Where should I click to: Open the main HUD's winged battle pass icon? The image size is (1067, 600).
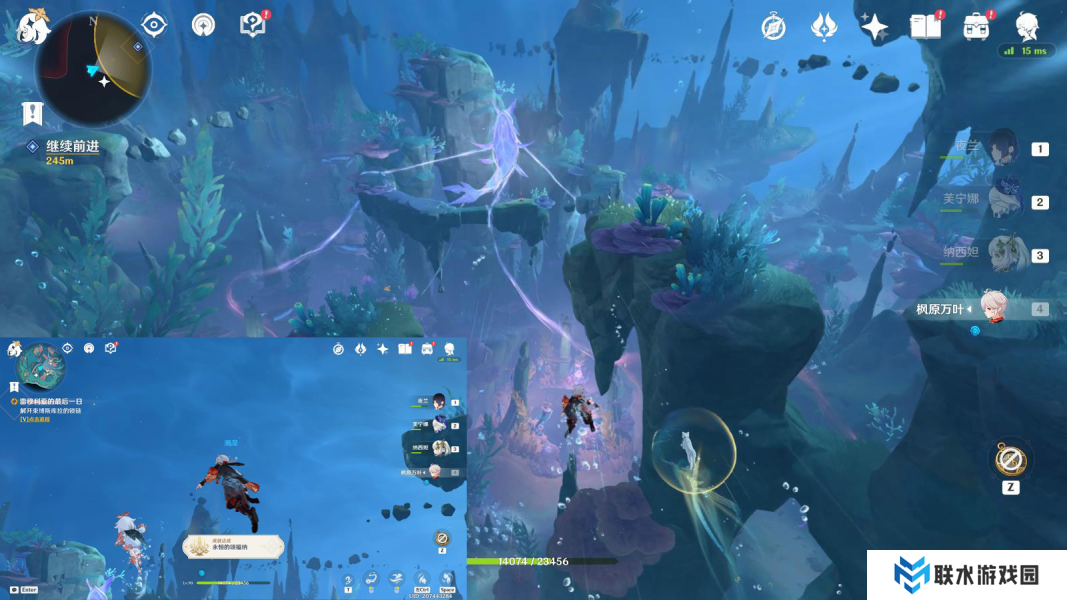coord(823,27)
